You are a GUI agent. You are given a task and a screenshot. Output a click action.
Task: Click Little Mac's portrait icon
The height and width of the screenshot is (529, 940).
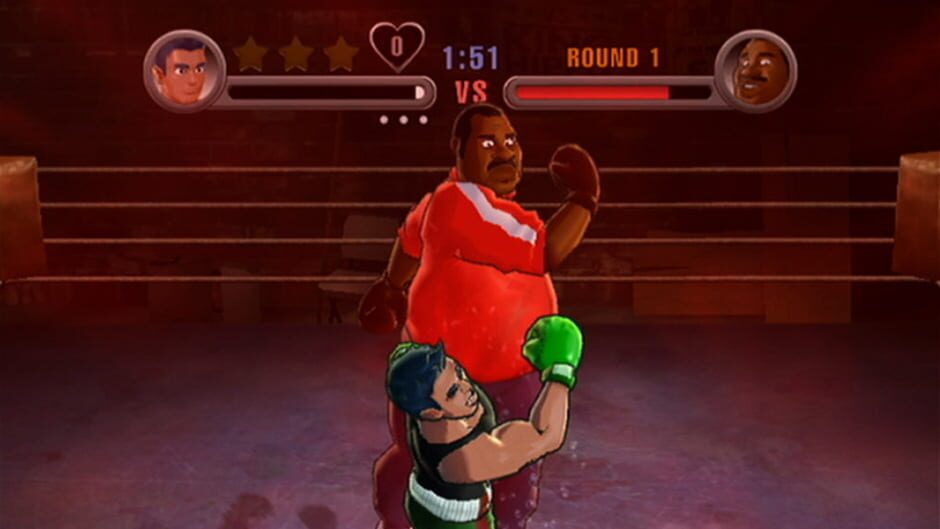184,71
